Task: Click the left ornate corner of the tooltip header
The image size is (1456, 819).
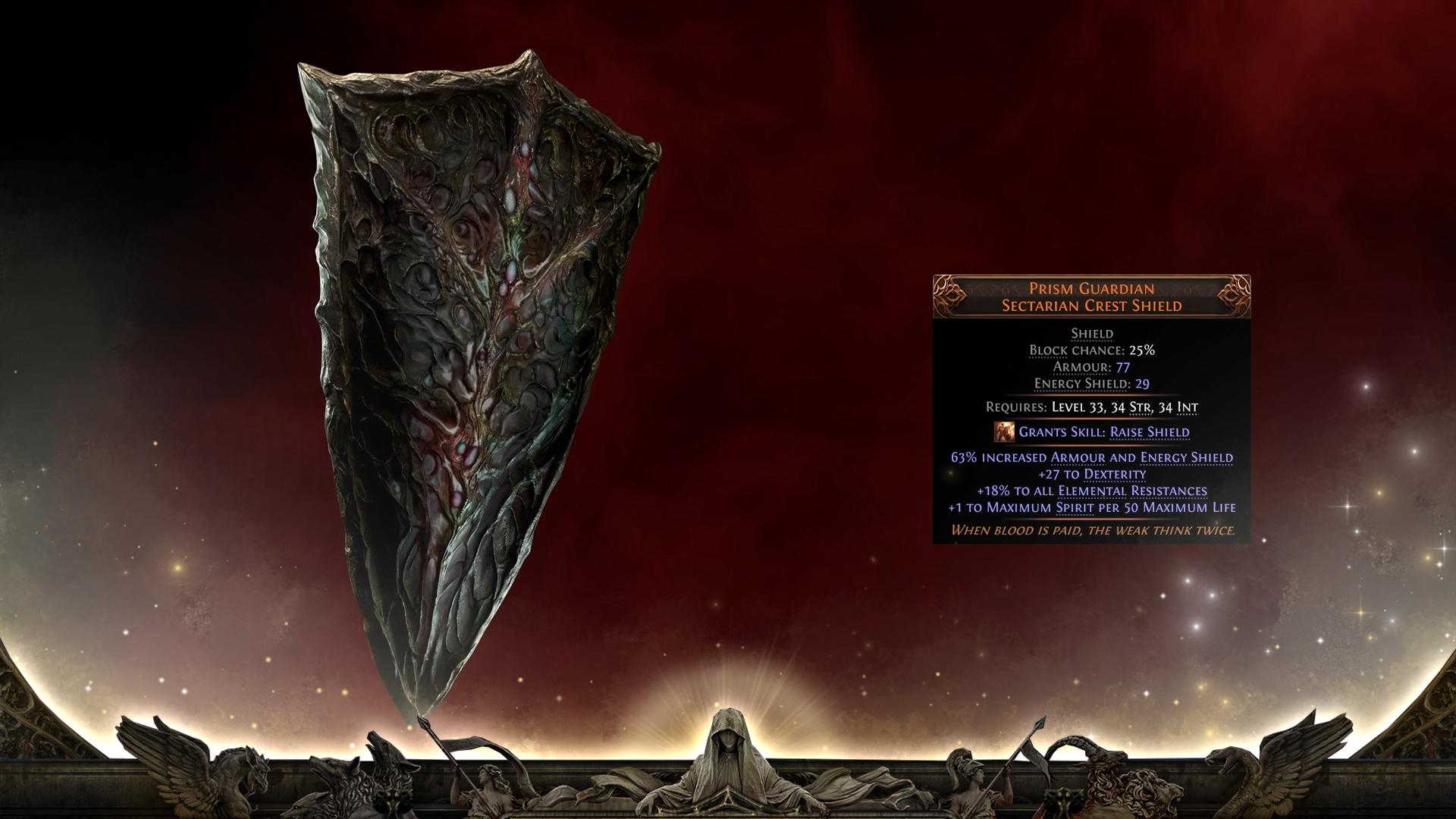Action: (x=946, y=296)
